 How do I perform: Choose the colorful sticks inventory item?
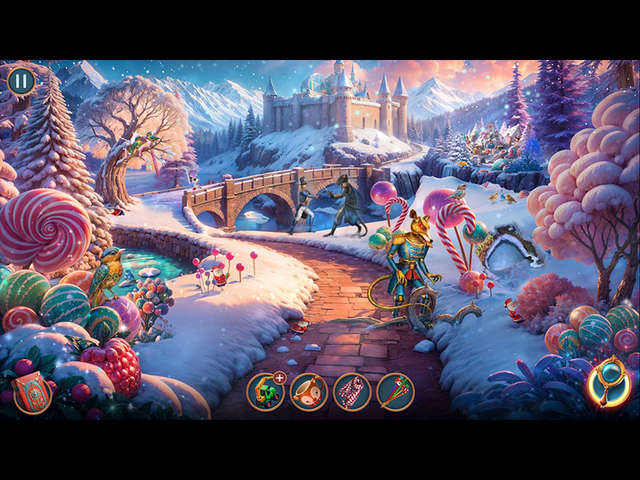tap(395, 392)
